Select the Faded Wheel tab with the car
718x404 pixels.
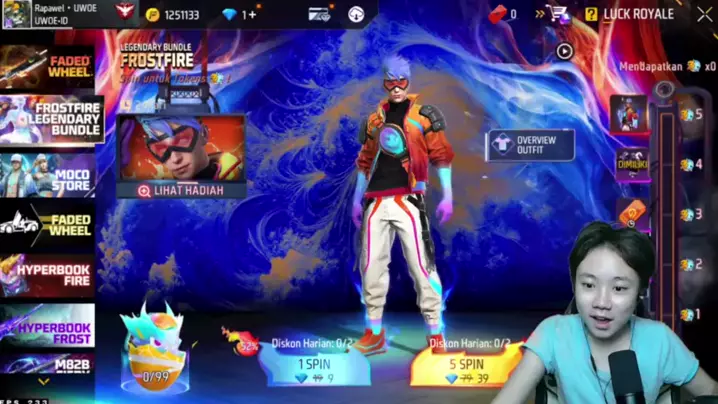click(48, 224)
